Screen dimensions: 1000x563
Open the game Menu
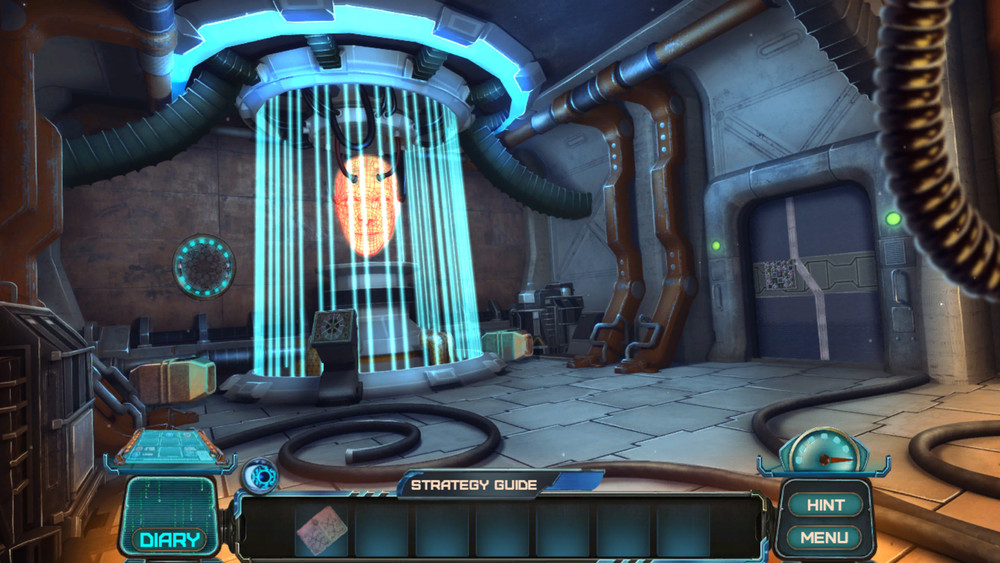point(824,538)
